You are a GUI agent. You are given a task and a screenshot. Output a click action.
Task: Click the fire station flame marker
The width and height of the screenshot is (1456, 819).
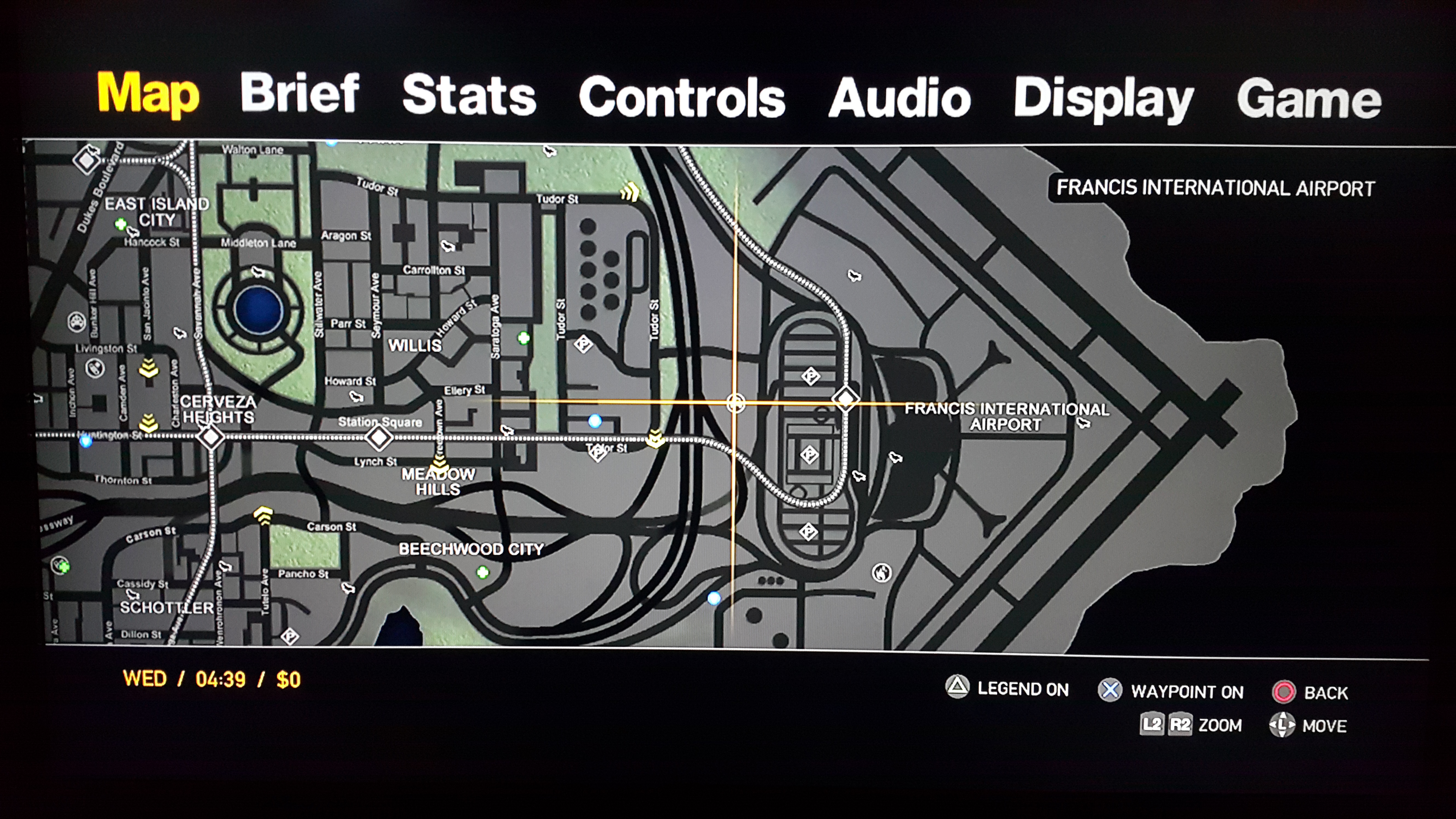[882, 573]
